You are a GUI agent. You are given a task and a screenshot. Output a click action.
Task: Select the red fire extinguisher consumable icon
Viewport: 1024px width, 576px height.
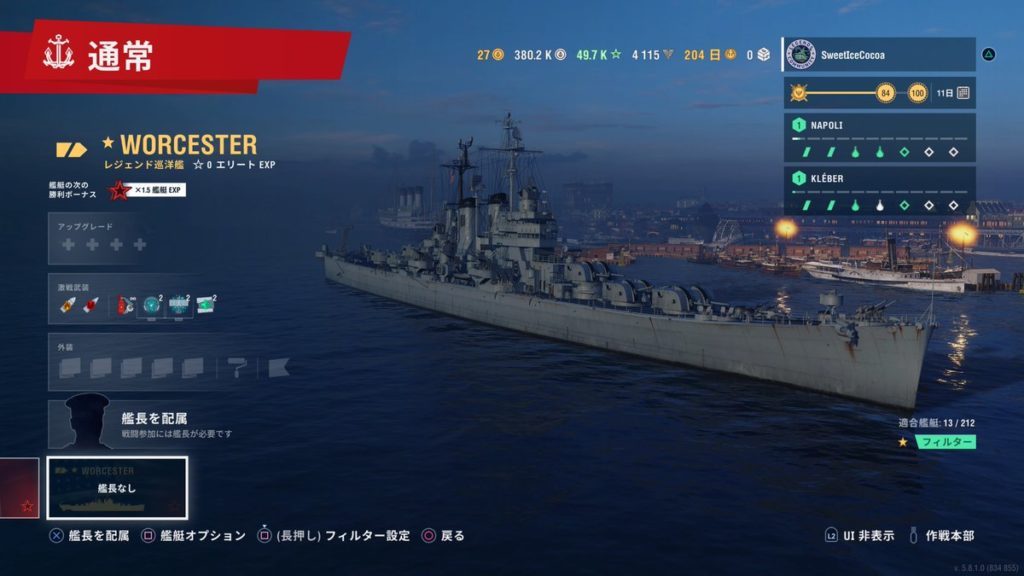click(x=126, y=306)
